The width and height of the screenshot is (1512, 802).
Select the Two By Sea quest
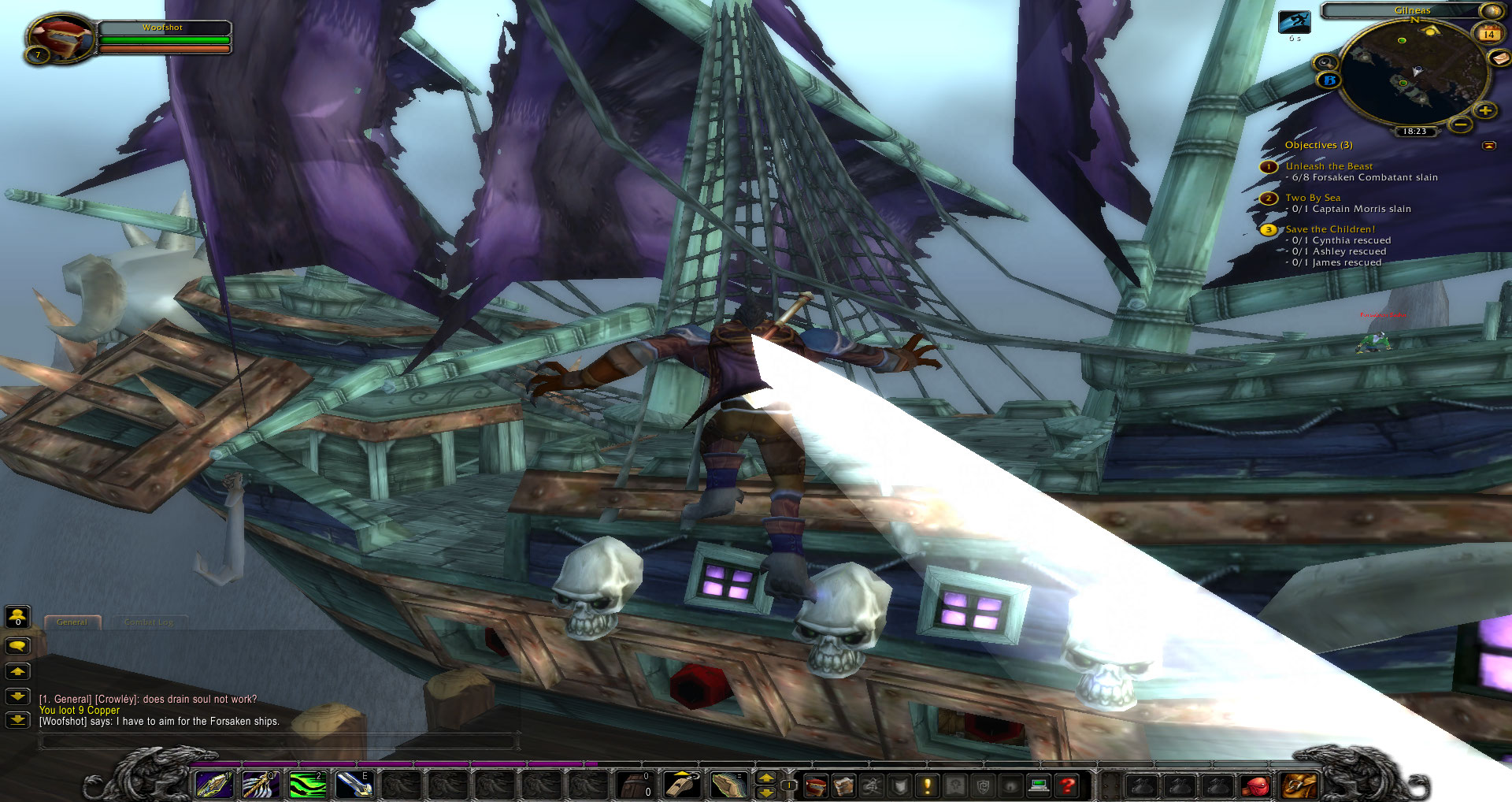[1313, 198]
